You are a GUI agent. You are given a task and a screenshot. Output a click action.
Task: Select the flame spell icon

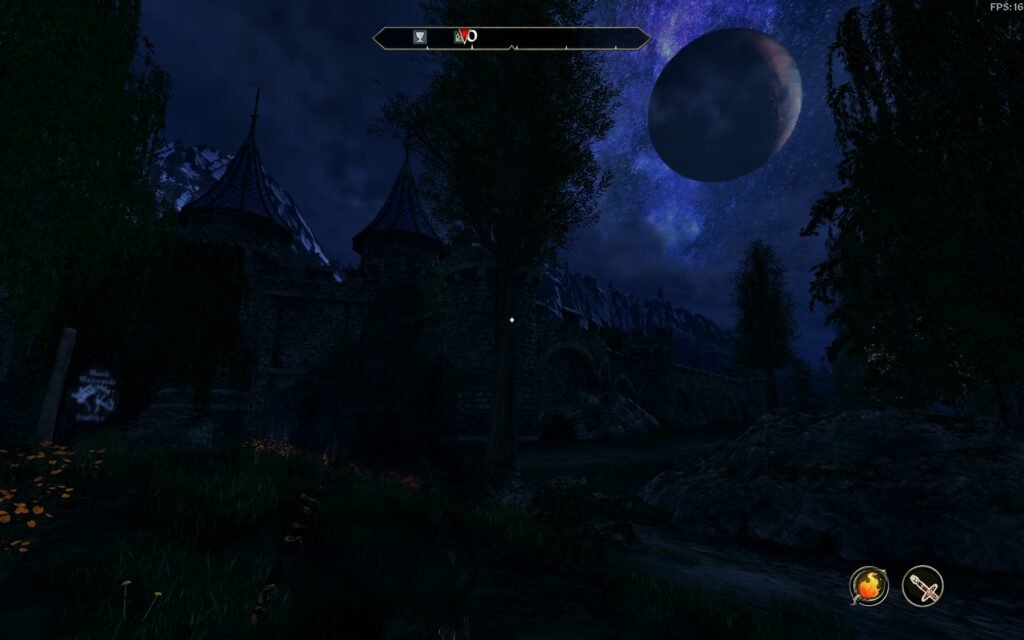(869, 585)
